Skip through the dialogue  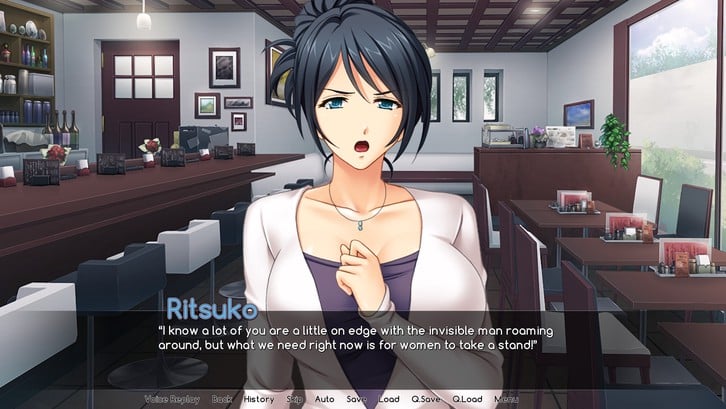pos(295,399)
